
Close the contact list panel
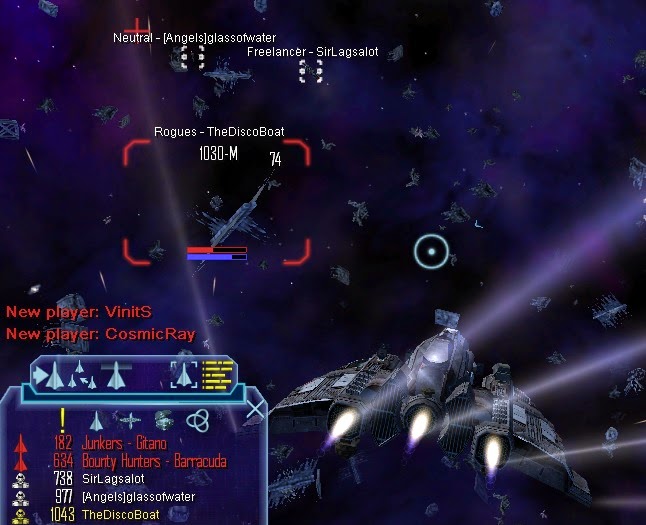coord(256,408)
